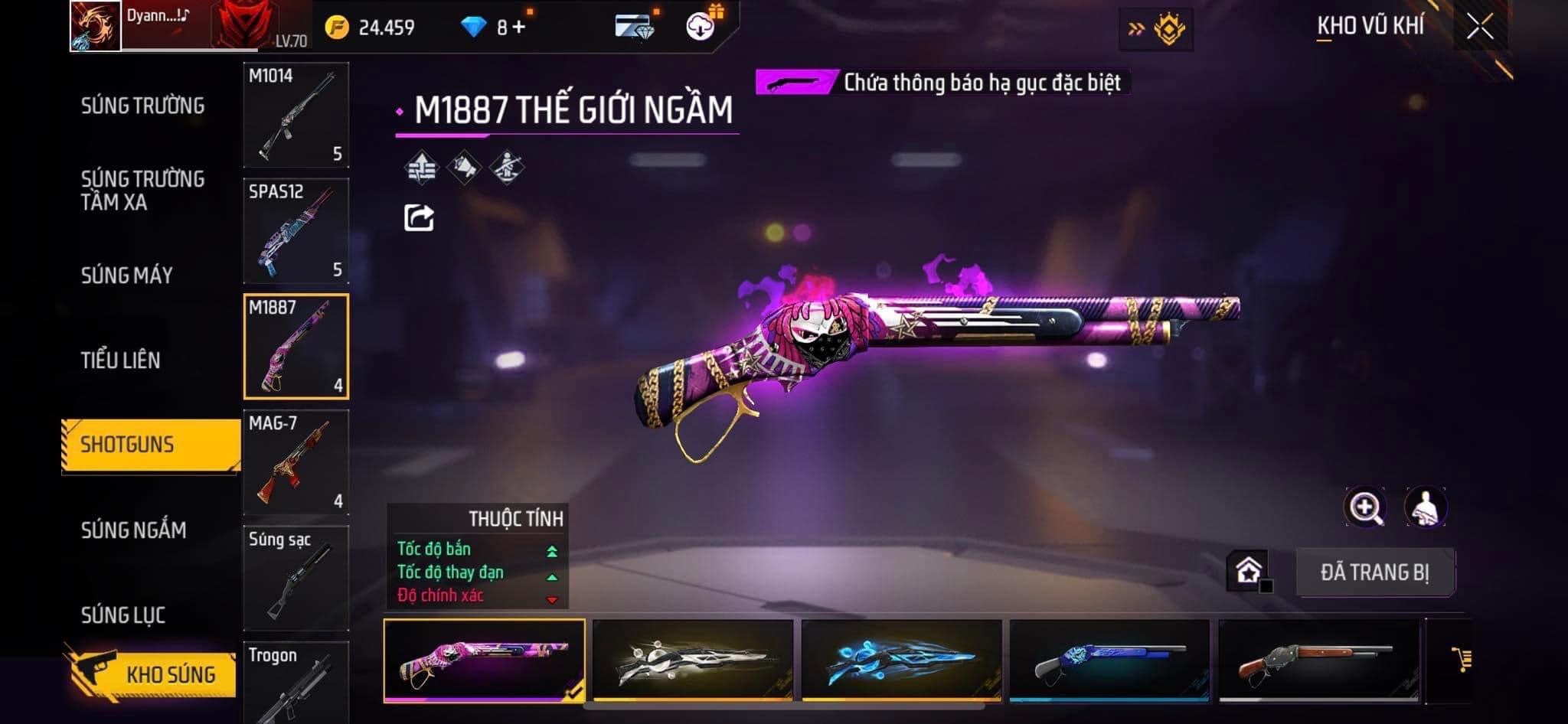
Task: Choose the Tiểu Liên category
Action: [121, 360]
